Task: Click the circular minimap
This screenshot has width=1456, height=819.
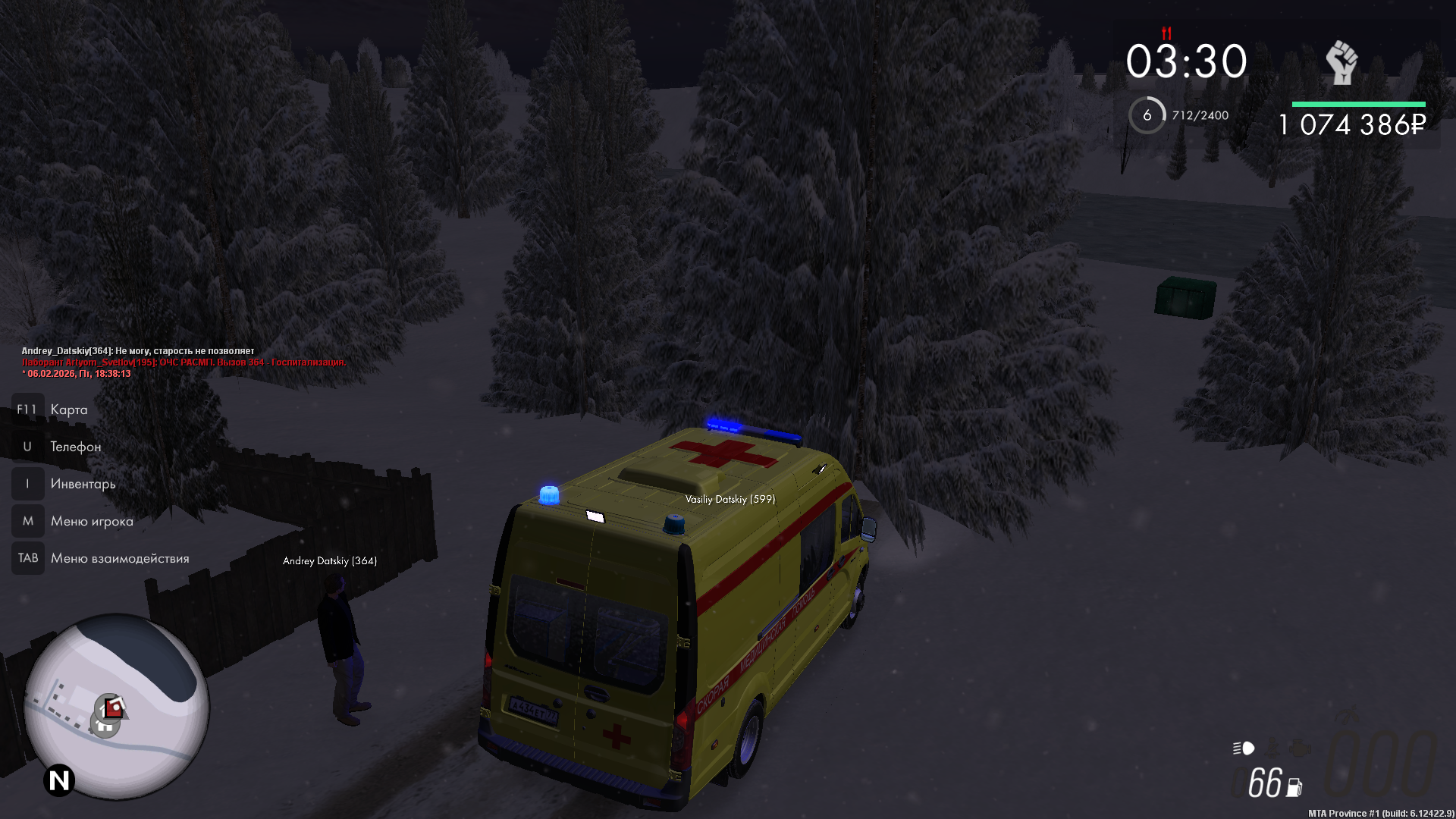Action: click(x=117, y=706)
